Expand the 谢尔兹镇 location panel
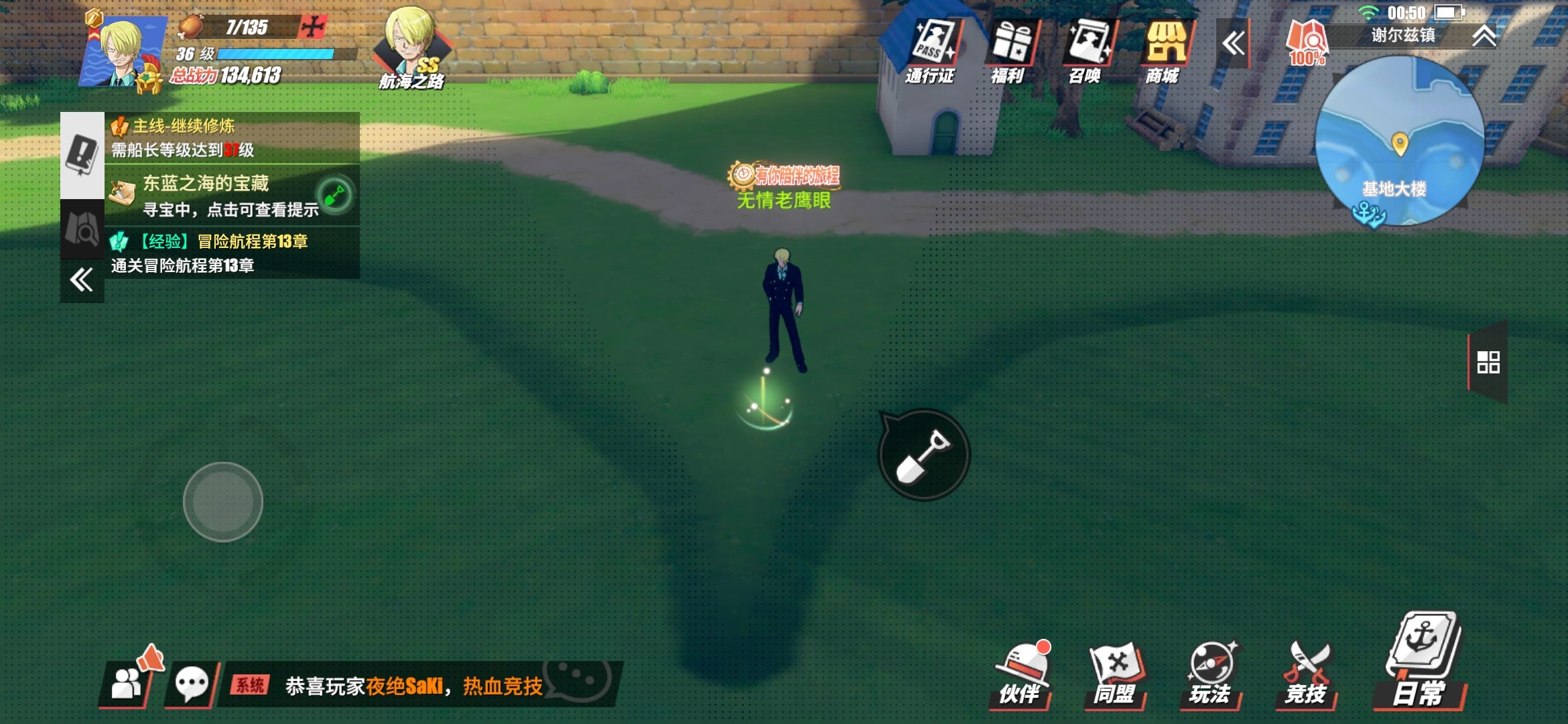 [x=1484, y=36]
